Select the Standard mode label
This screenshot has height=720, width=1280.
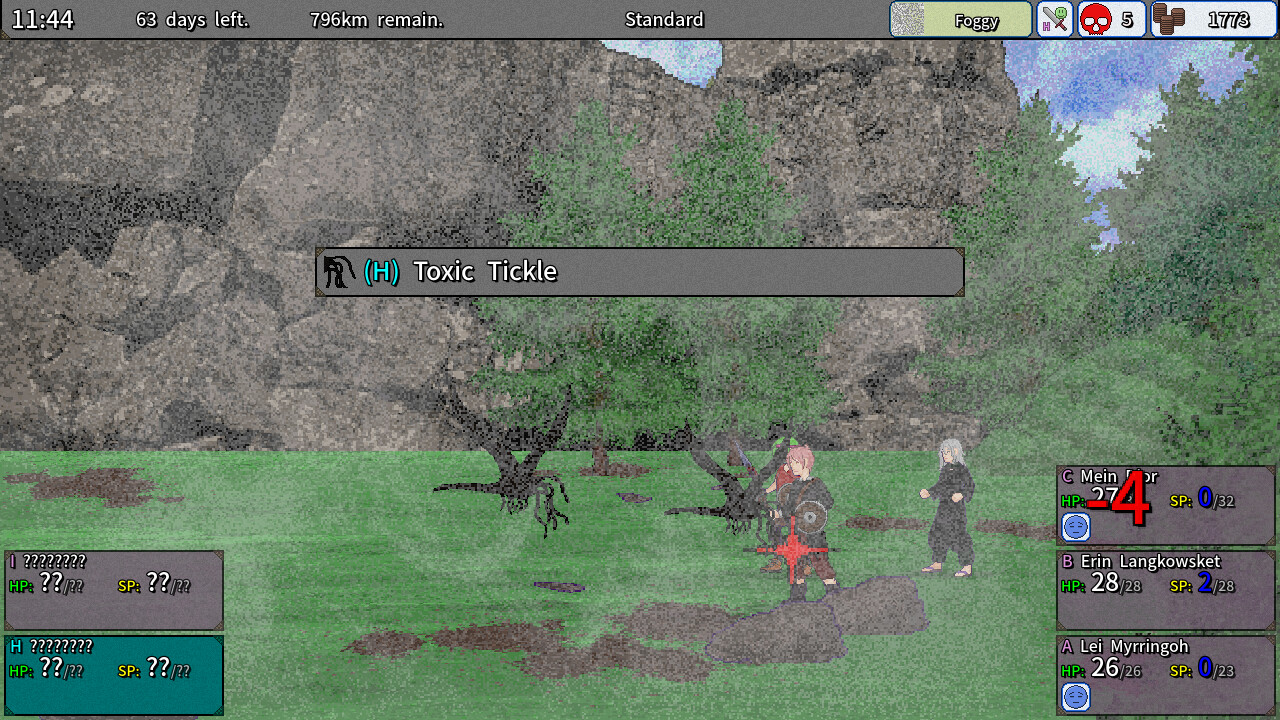coord(664,19)
